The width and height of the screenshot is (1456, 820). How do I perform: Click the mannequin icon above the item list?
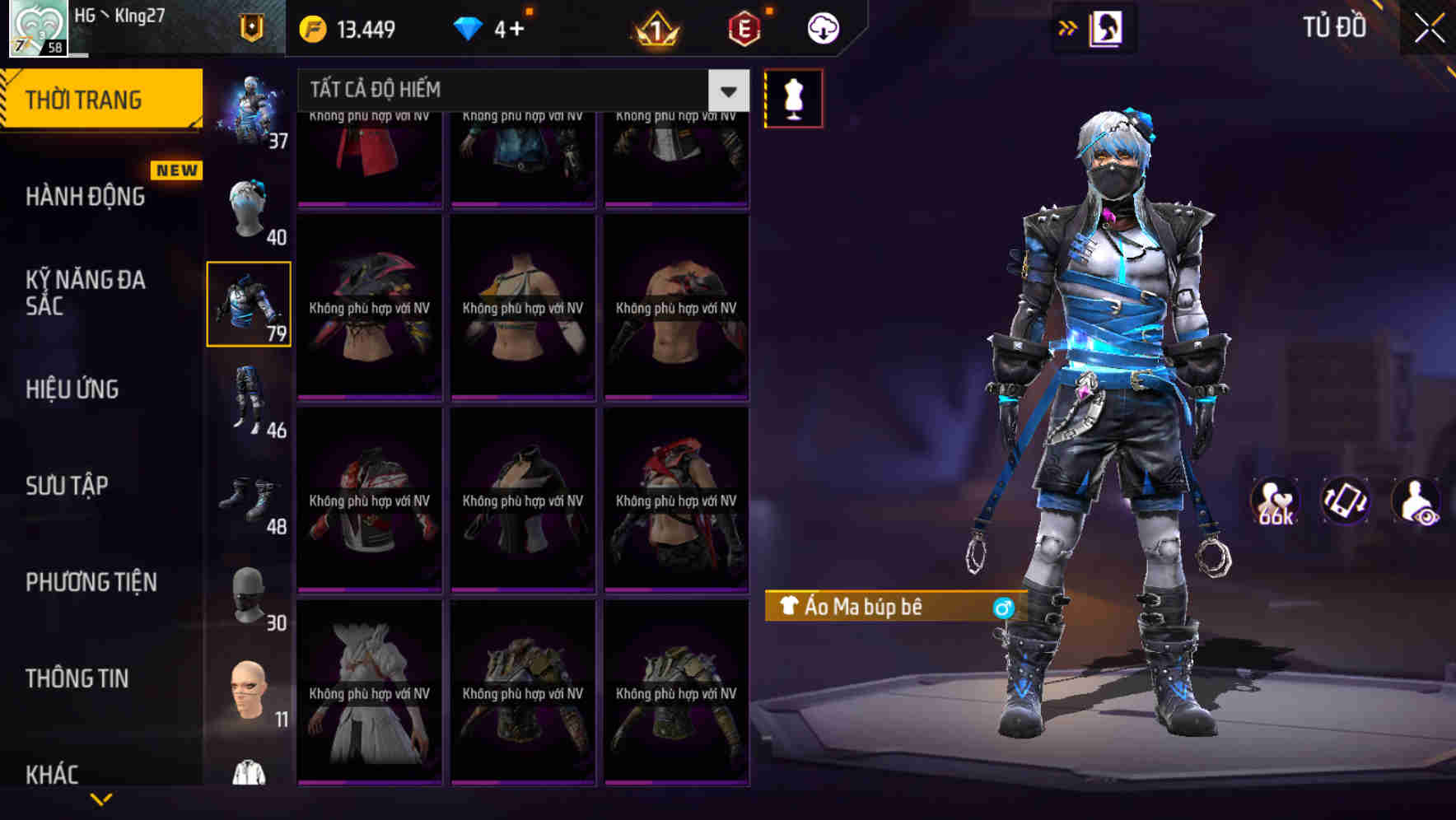click(x=794, y=97)
